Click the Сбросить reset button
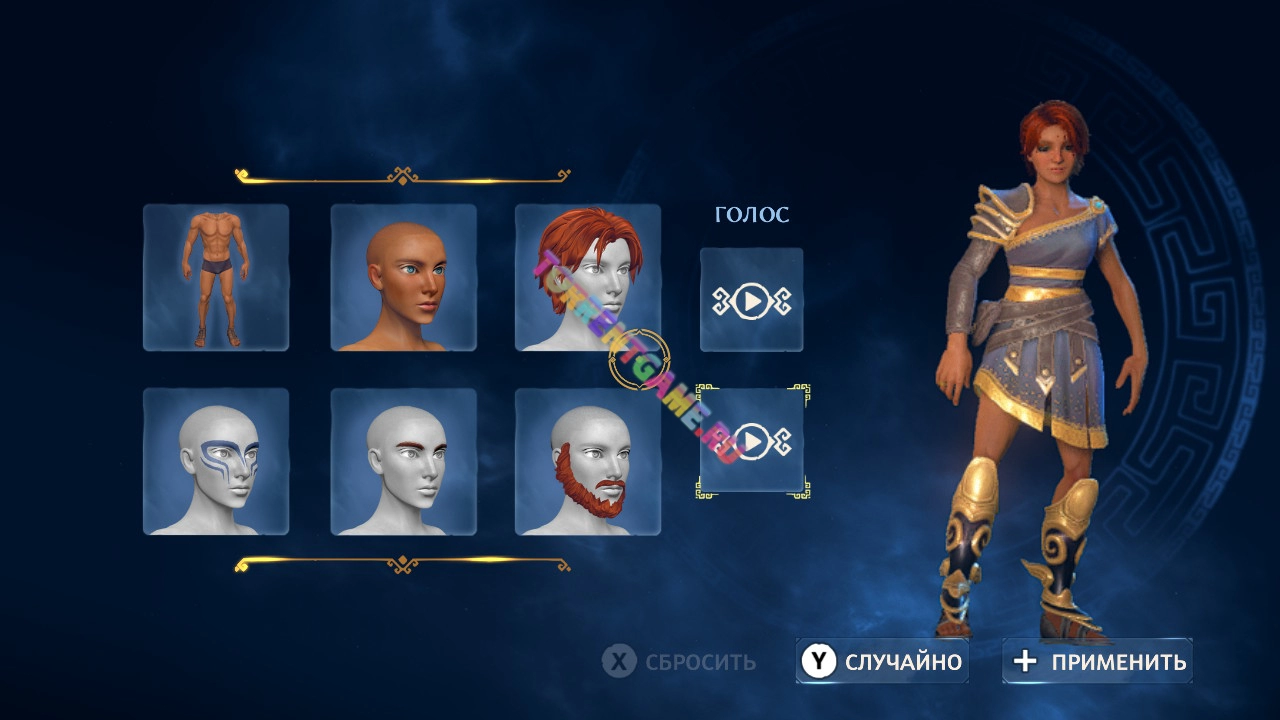1280x720 pixels. tap(680, 662)
